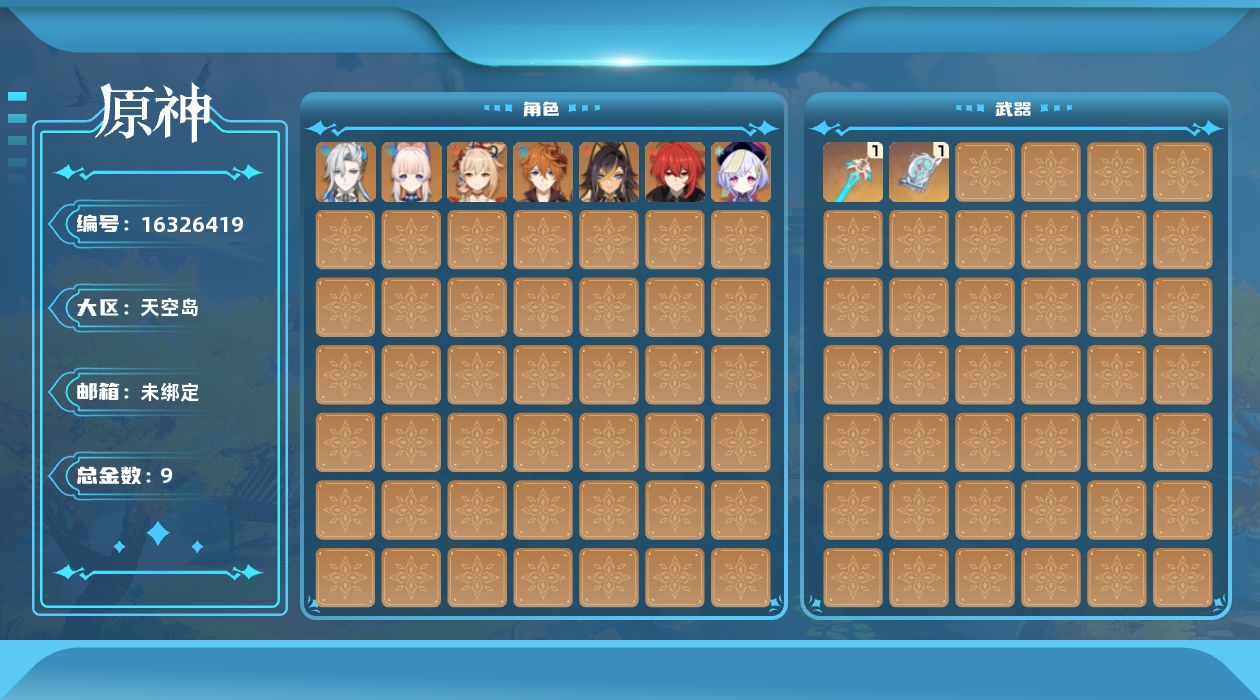Select the white-haired Neuvillette portrait

346,172
